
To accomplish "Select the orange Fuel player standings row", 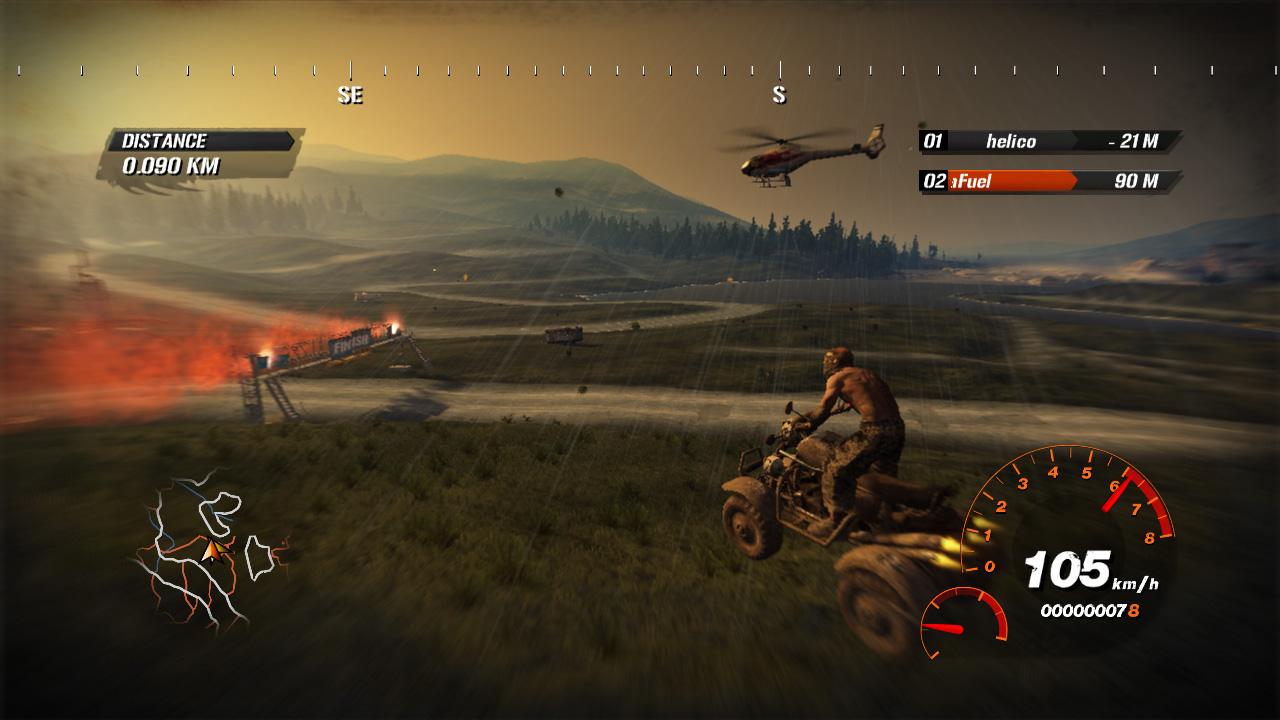I will tap(1049, 181).
